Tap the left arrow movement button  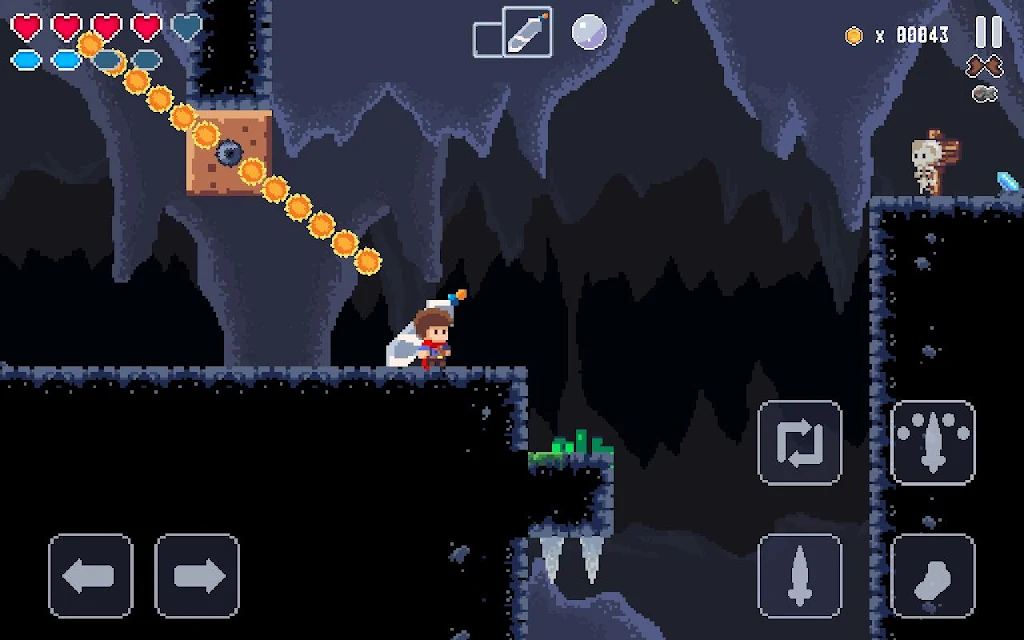(91, 576)
